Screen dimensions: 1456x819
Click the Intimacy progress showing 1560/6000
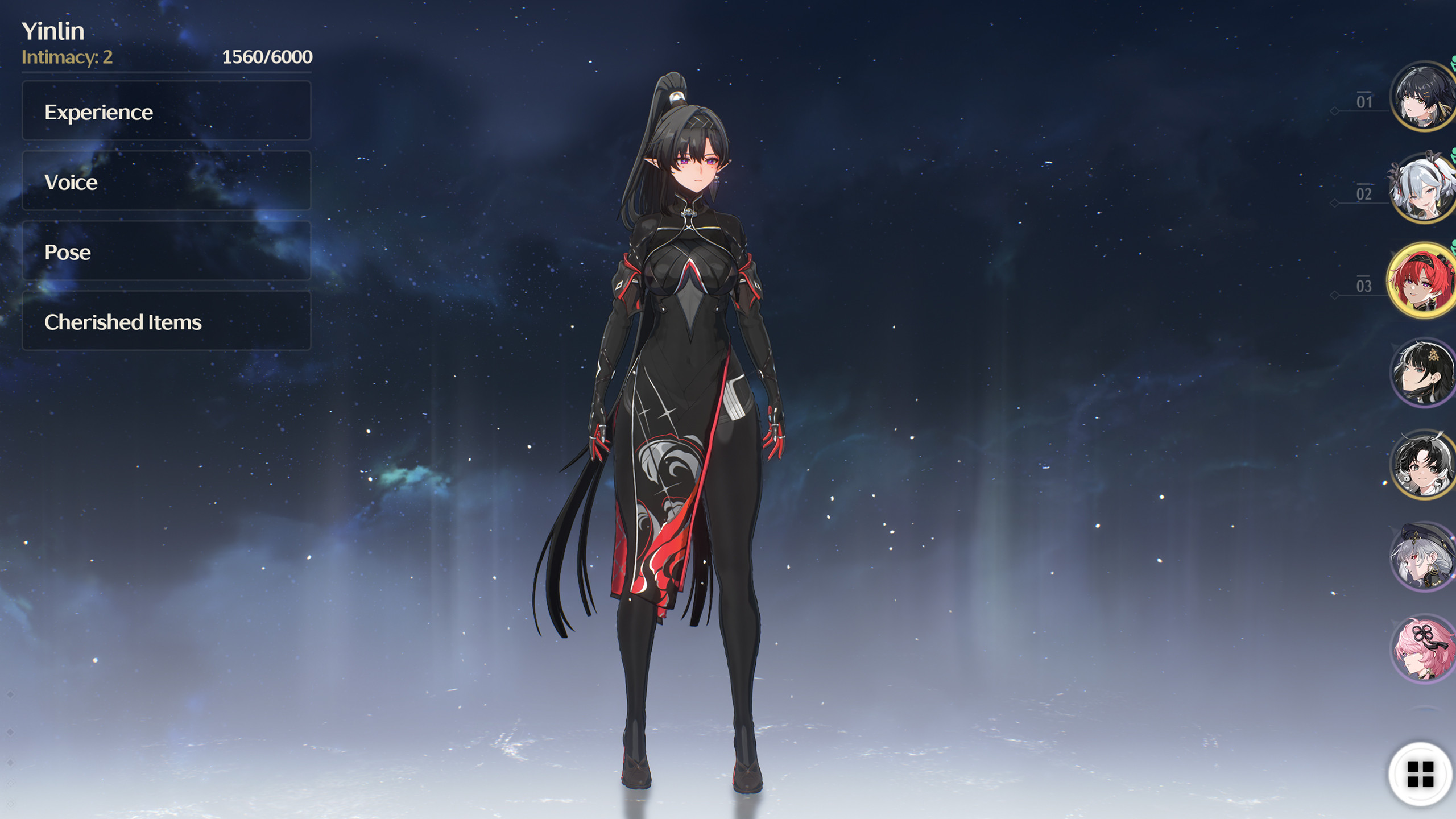pyautogui.click(x=266, y=57)
